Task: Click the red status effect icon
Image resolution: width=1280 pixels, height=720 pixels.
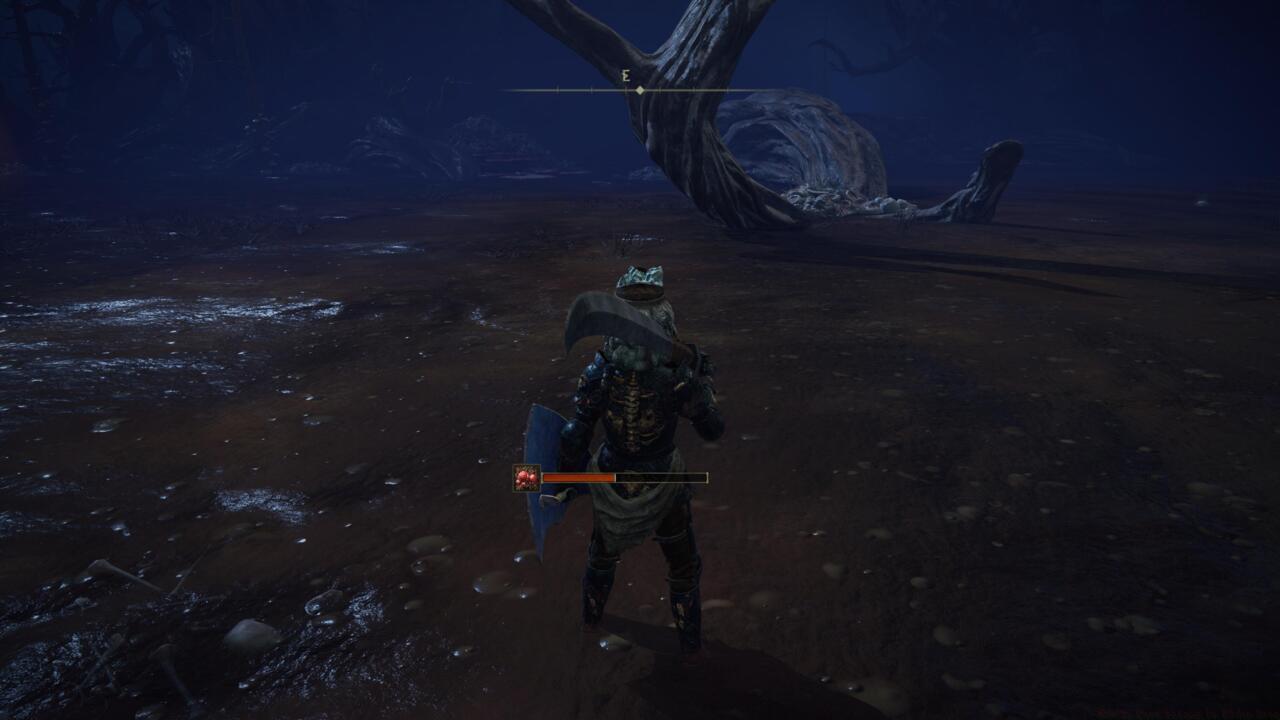Action: [526, 478]
